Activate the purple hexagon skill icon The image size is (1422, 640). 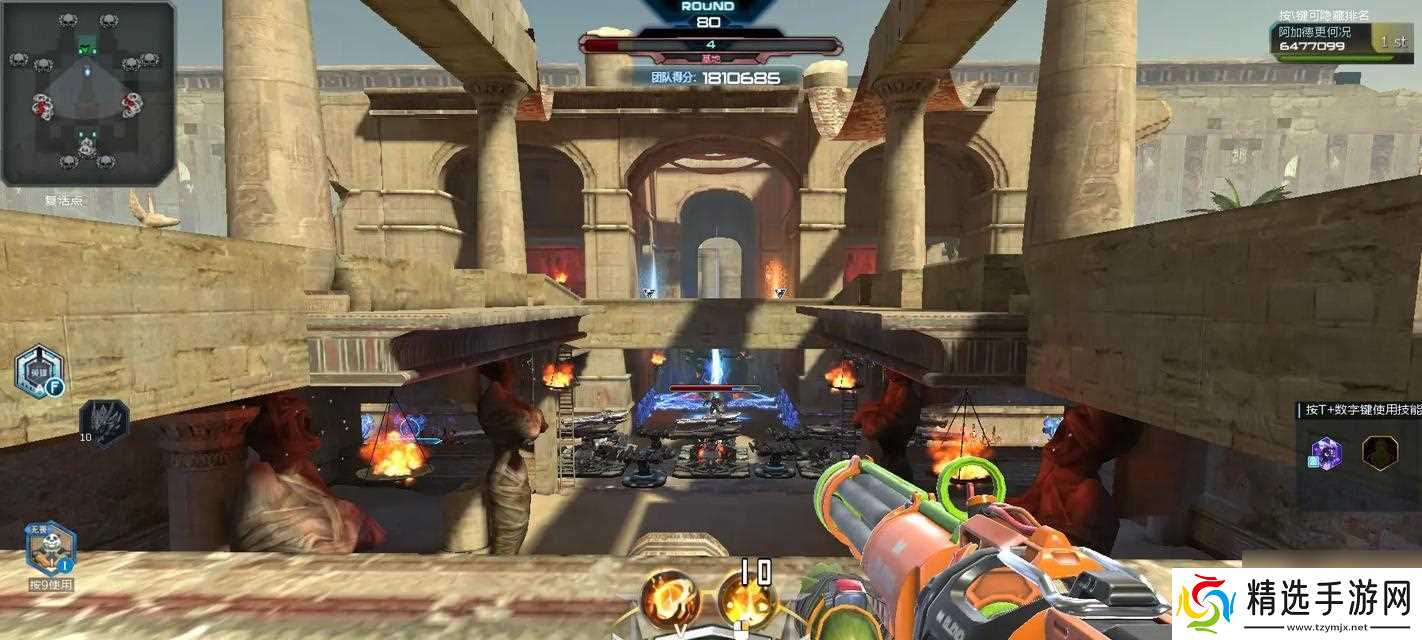(x=1327, y=453)
